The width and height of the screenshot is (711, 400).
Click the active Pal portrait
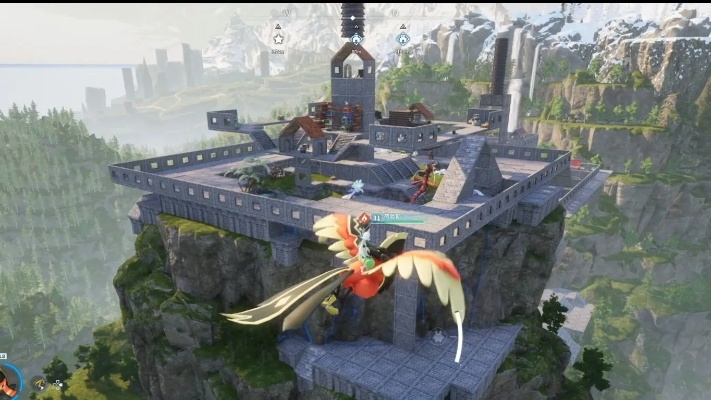click(8, 381)
